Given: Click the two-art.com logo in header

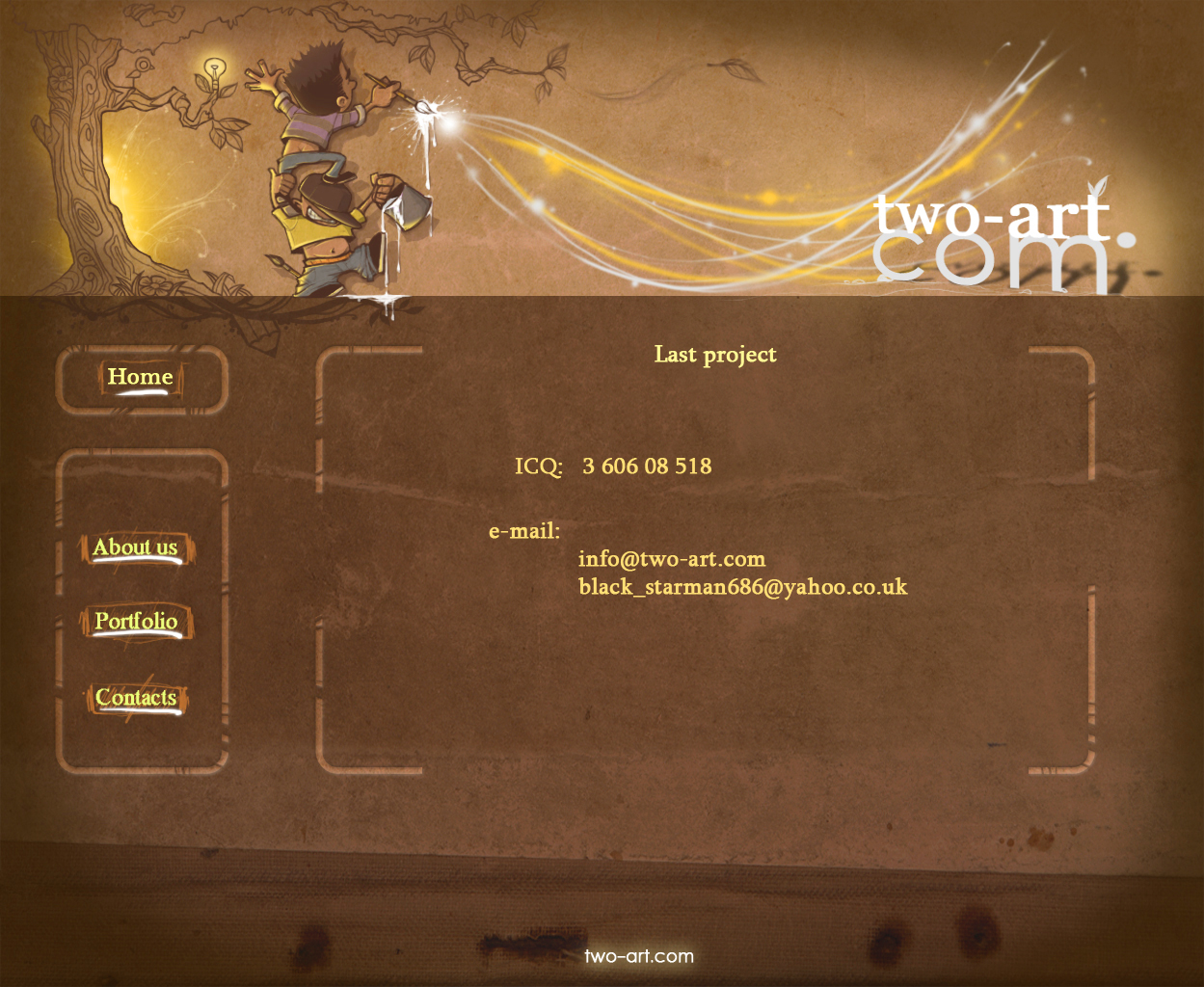Looking at the screenshot, I should (x=1000, y=241).
